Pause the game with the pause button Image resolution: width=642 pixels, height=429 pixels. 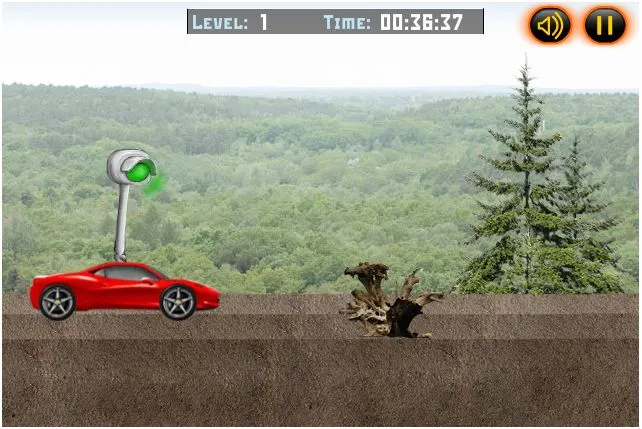click(x=605, y=25)
